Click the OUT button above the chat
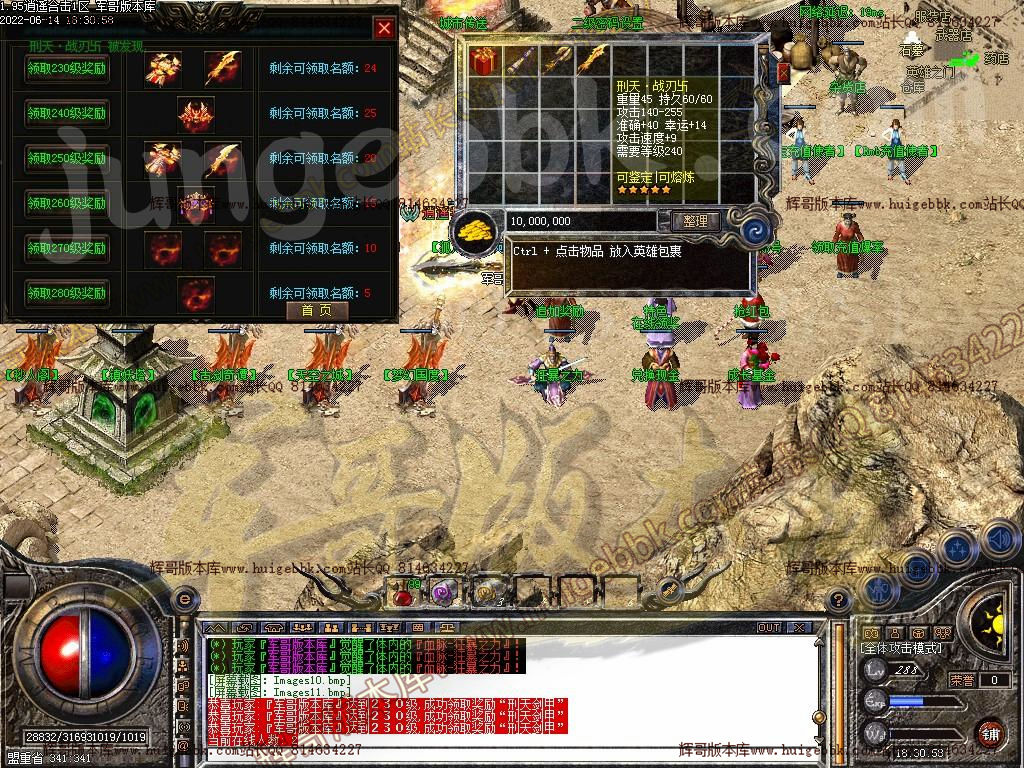Image resolution: width=1024 pixels, height=768 pixels. [x=768, y=627]
